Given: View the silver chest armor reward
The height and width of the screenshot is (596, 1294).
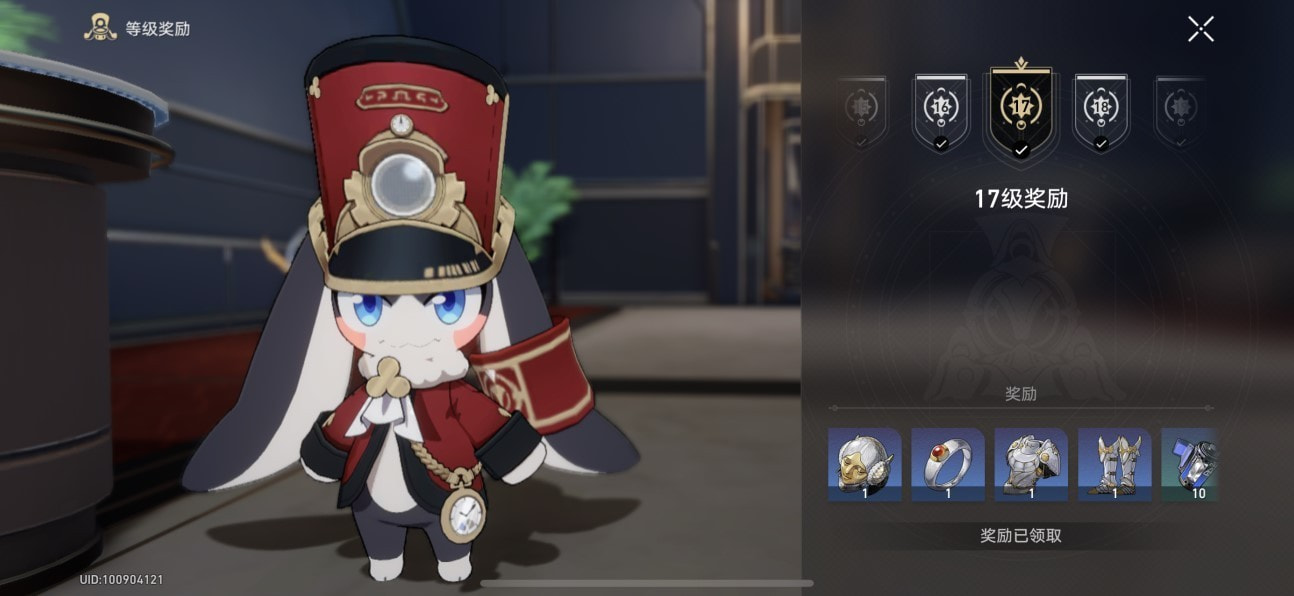Looking at the screenshot, I should (x=1031, y=464).
